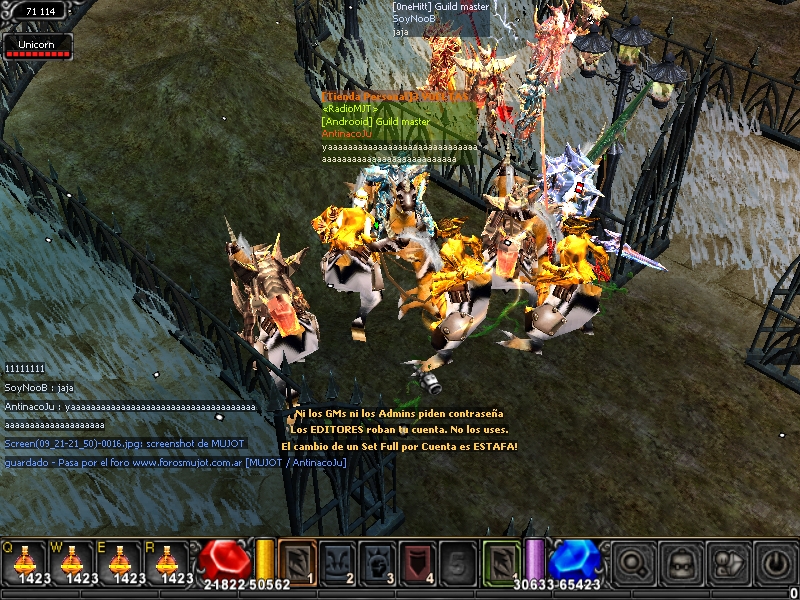The height and width of the screenshot is (600, 800).
Task: Open the magnifying glass search button
Action: pos(633,563)
